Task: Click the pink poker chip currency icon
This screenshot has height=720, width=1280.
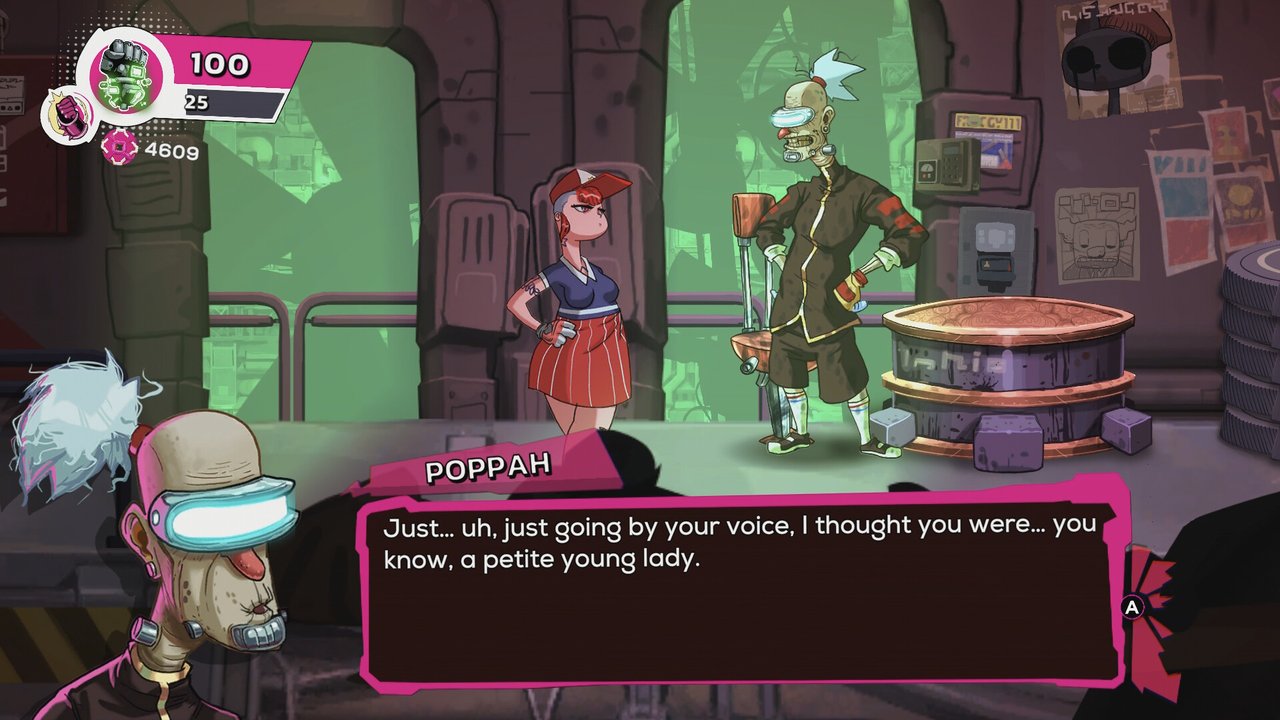Action: 118,148
